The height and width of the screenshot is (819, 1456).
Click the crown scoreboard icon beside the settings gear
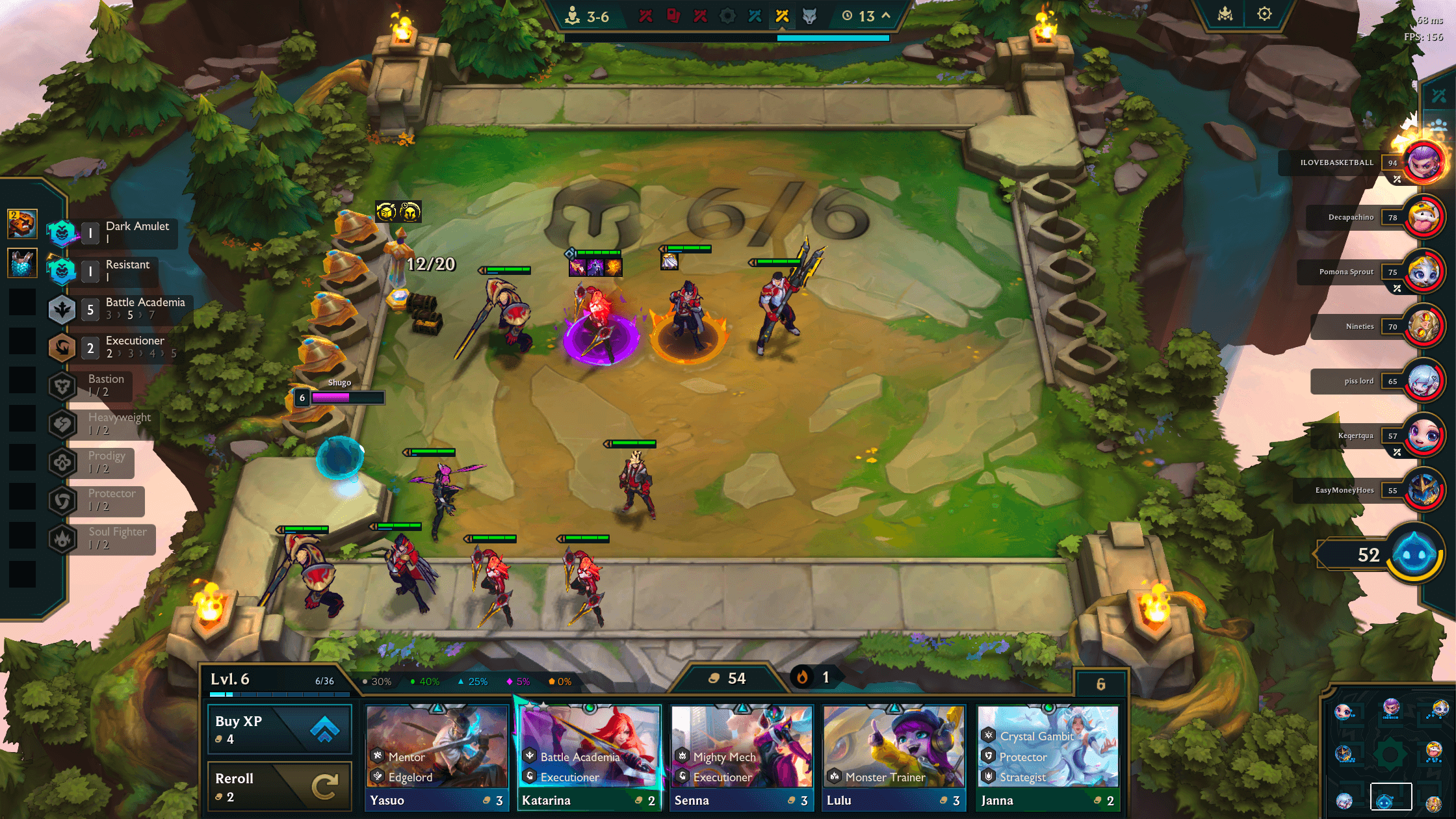[1225, 13]
